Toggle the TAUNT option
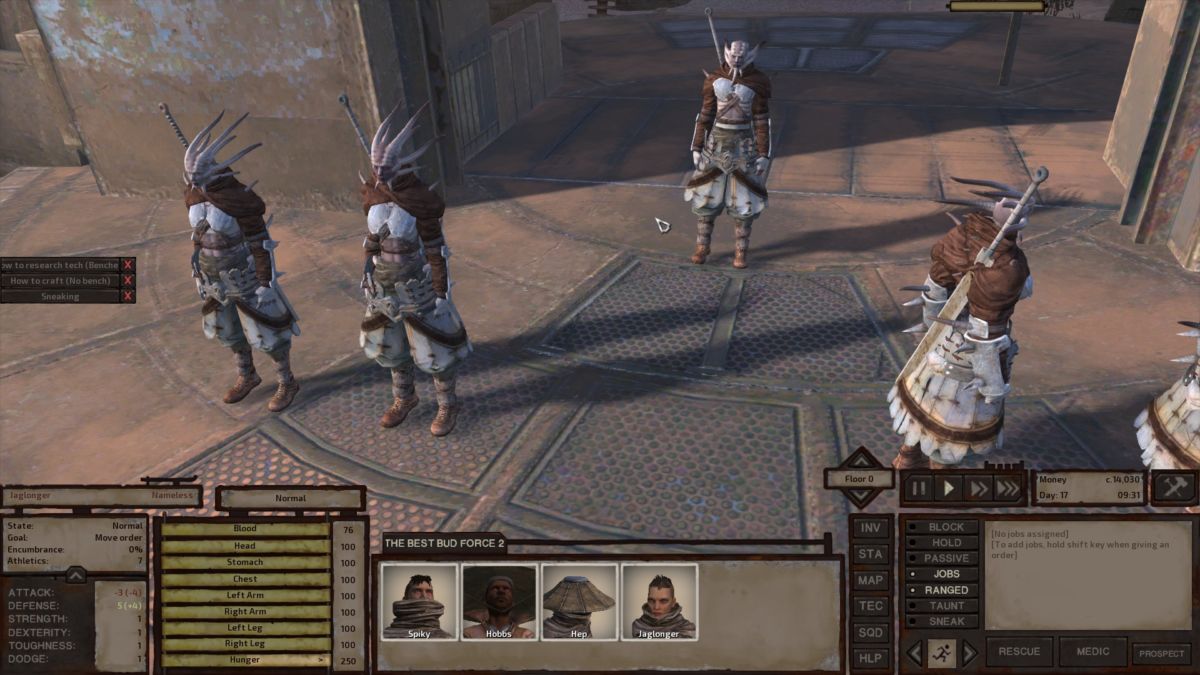The image size is (1200, 675). click(x=945, y=606)
